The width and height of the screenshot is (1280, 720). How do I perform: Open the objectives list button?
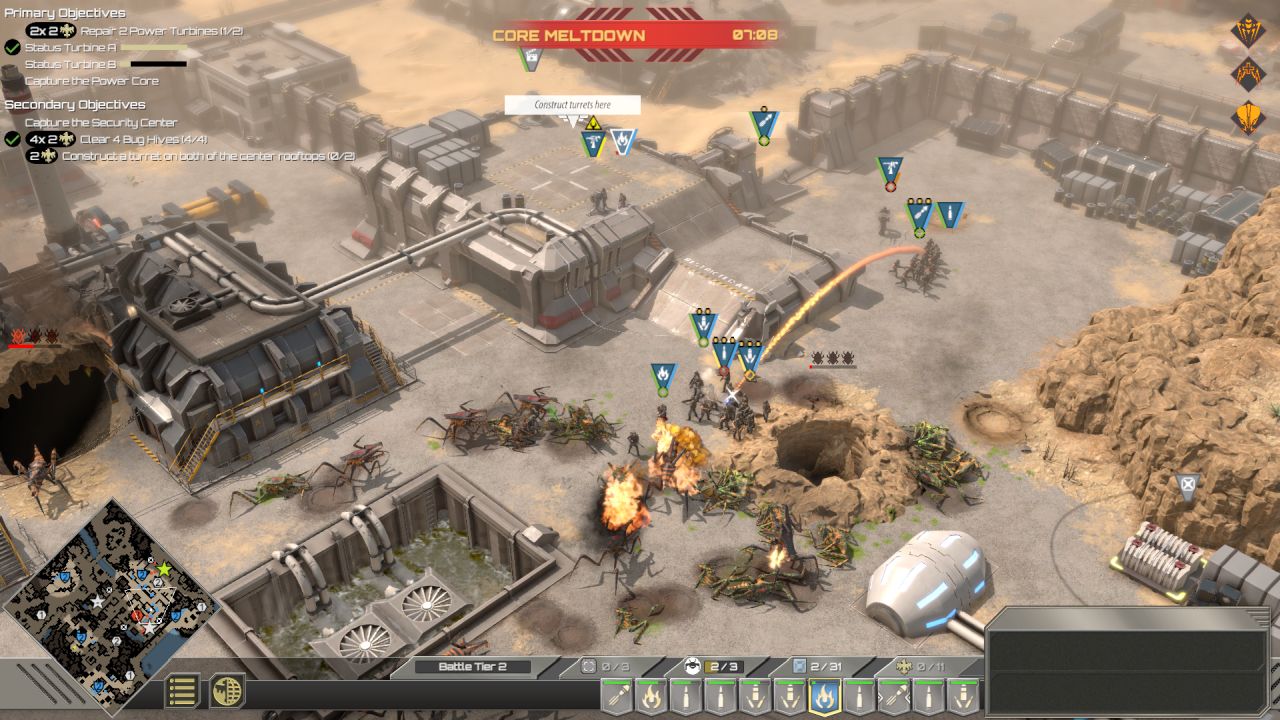tap(183, 691)
